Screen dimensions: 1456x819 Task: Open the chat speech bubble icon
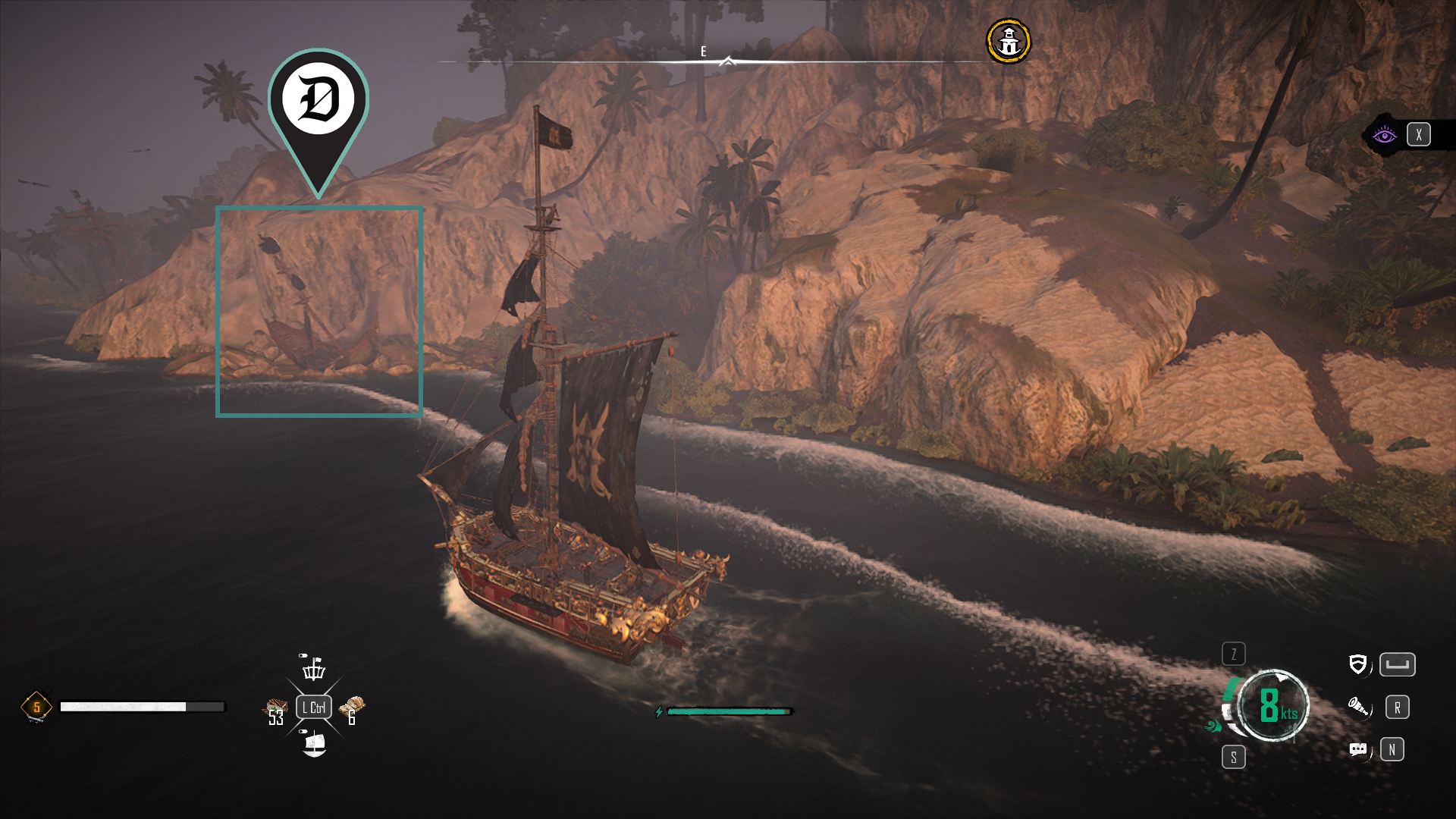click(x=1358, y=749)
